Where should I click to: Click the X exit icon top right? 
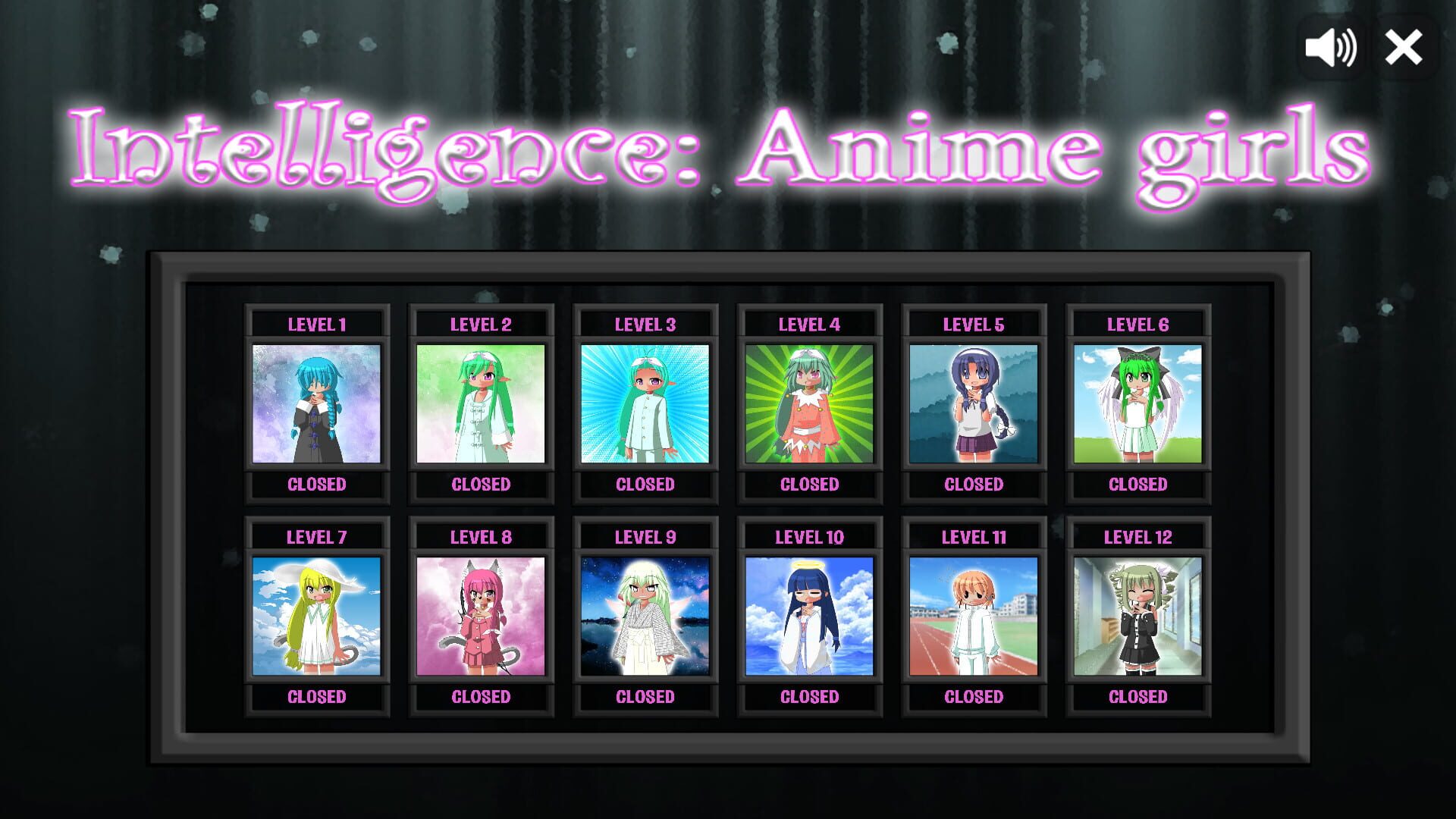coord(1404,47)
